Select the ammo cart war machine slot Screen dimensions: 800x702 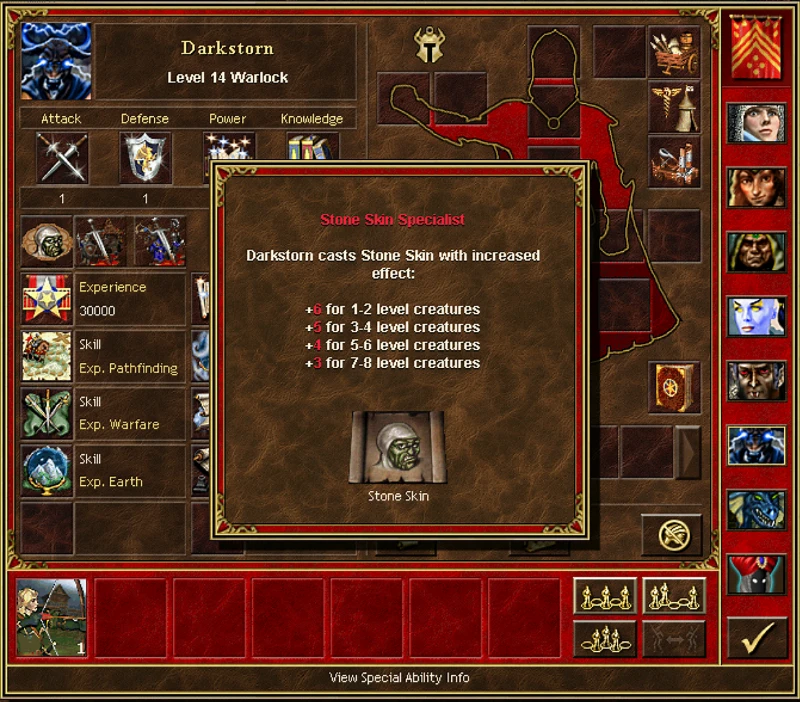(x=673, y=52)
